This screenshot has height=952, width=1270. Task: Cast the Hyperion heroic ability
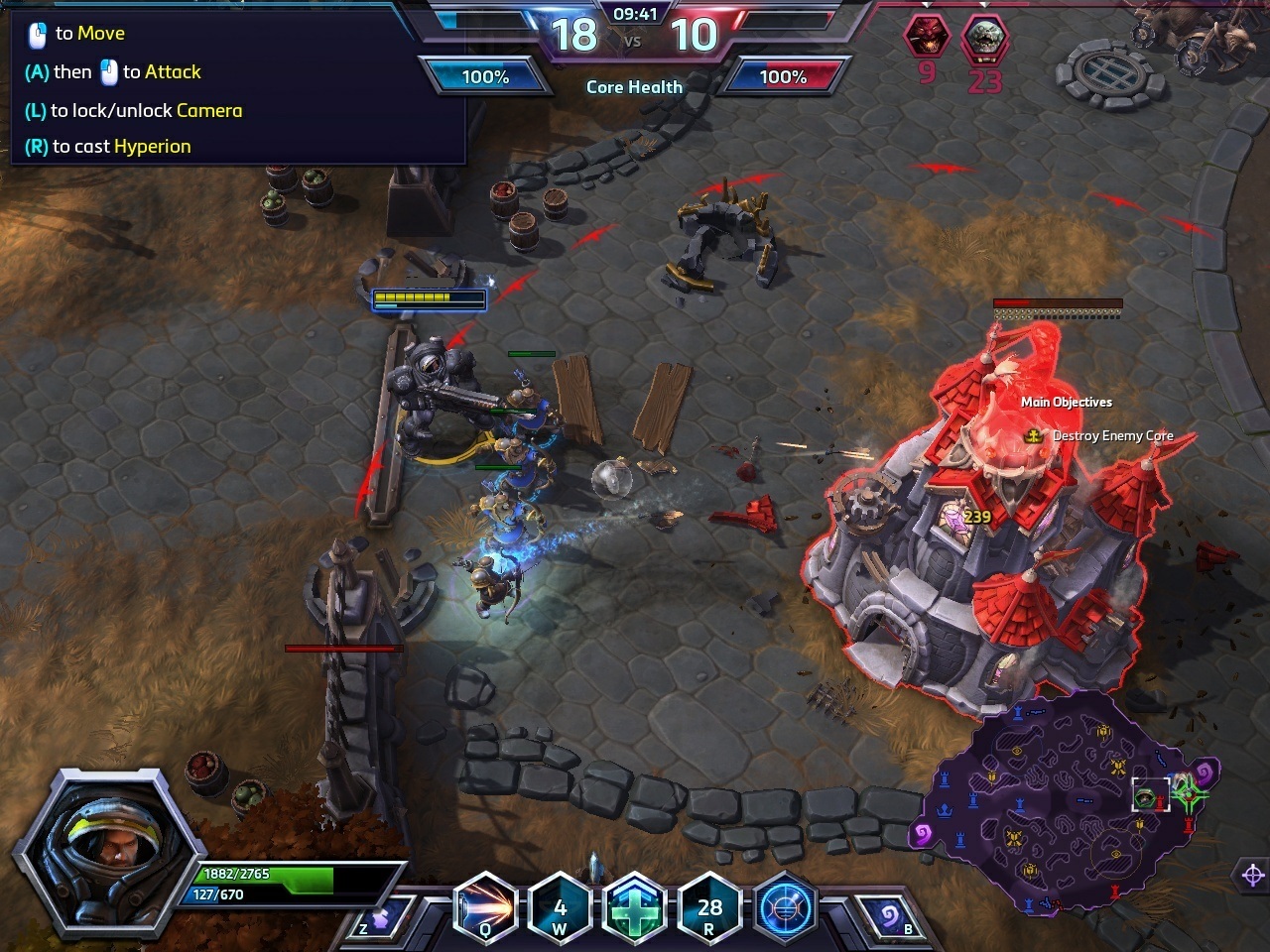click(x=709, y=906)
